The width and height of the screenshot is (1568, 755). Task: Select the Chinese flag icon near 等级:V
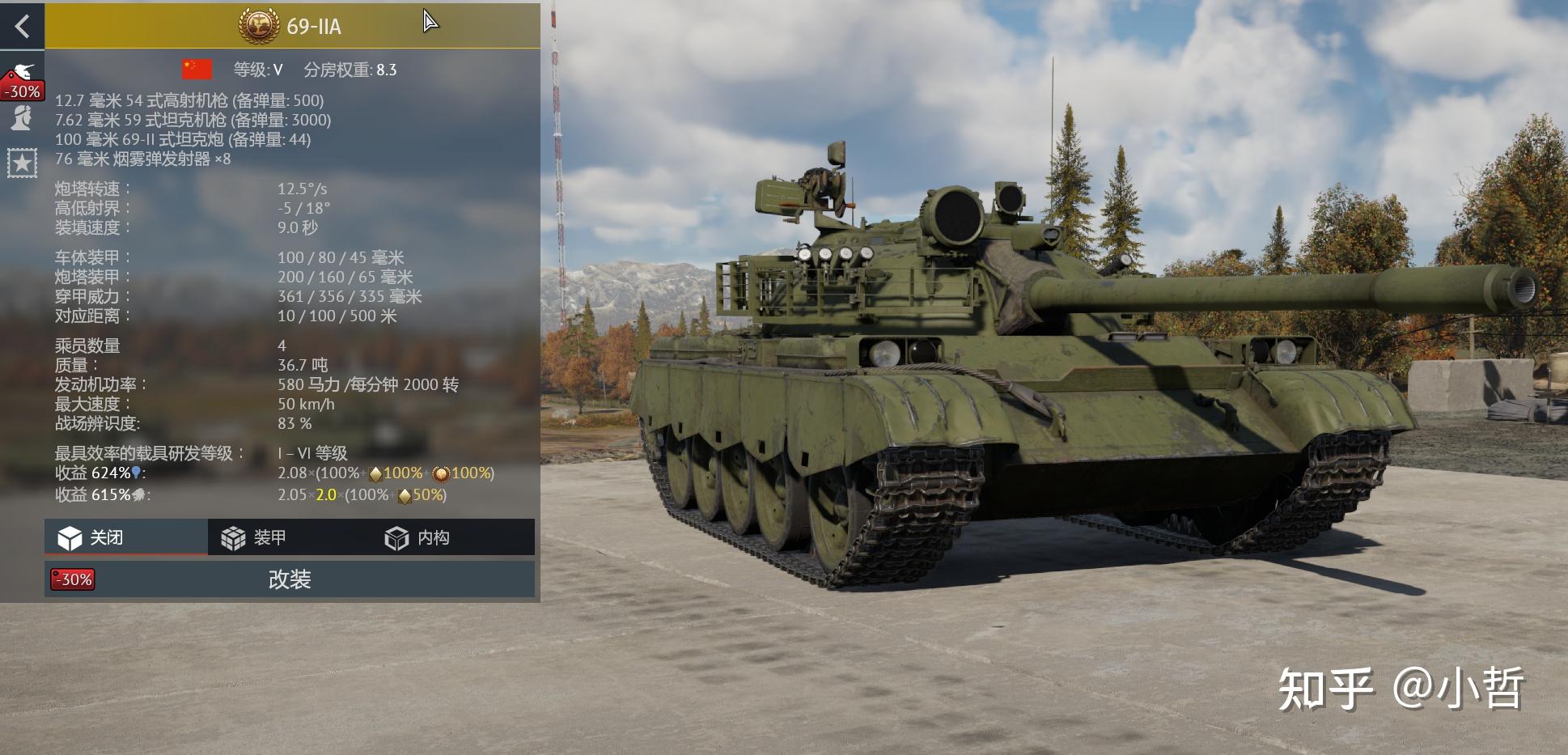click(197, 70)
